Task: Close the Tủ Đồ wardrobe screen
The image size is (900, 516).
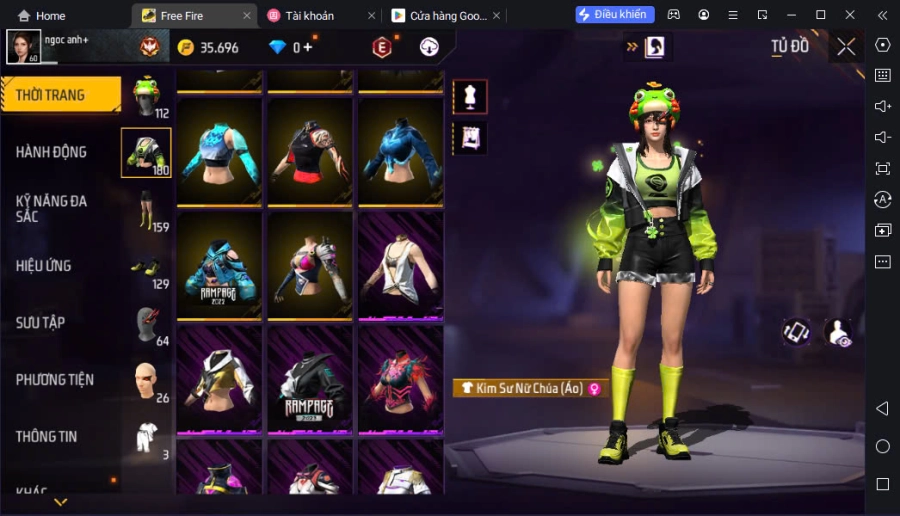Action: click(x=846, y=47)
